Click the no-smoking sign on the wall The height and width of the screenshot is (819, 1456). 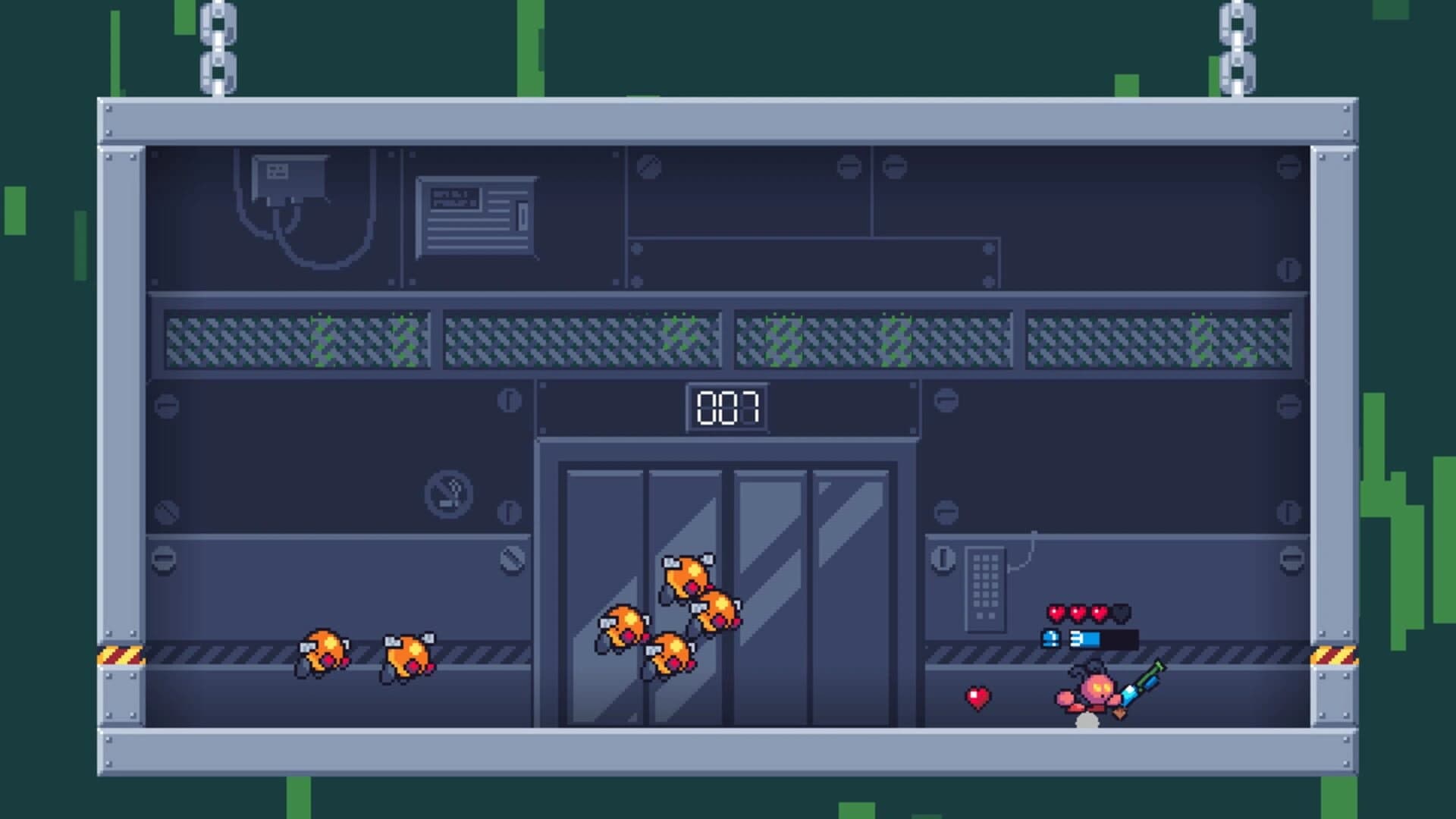447,493
